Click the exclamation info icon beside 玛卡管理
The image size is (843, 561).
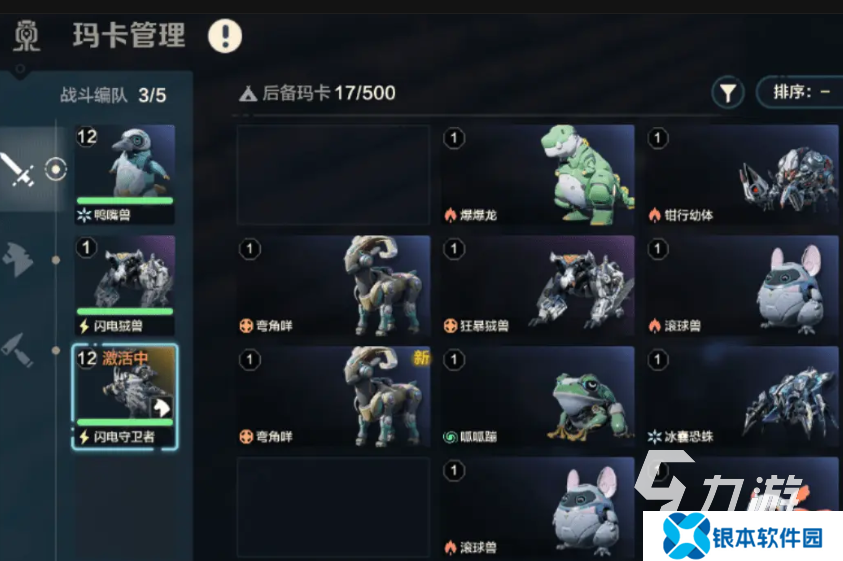point(225,37)
